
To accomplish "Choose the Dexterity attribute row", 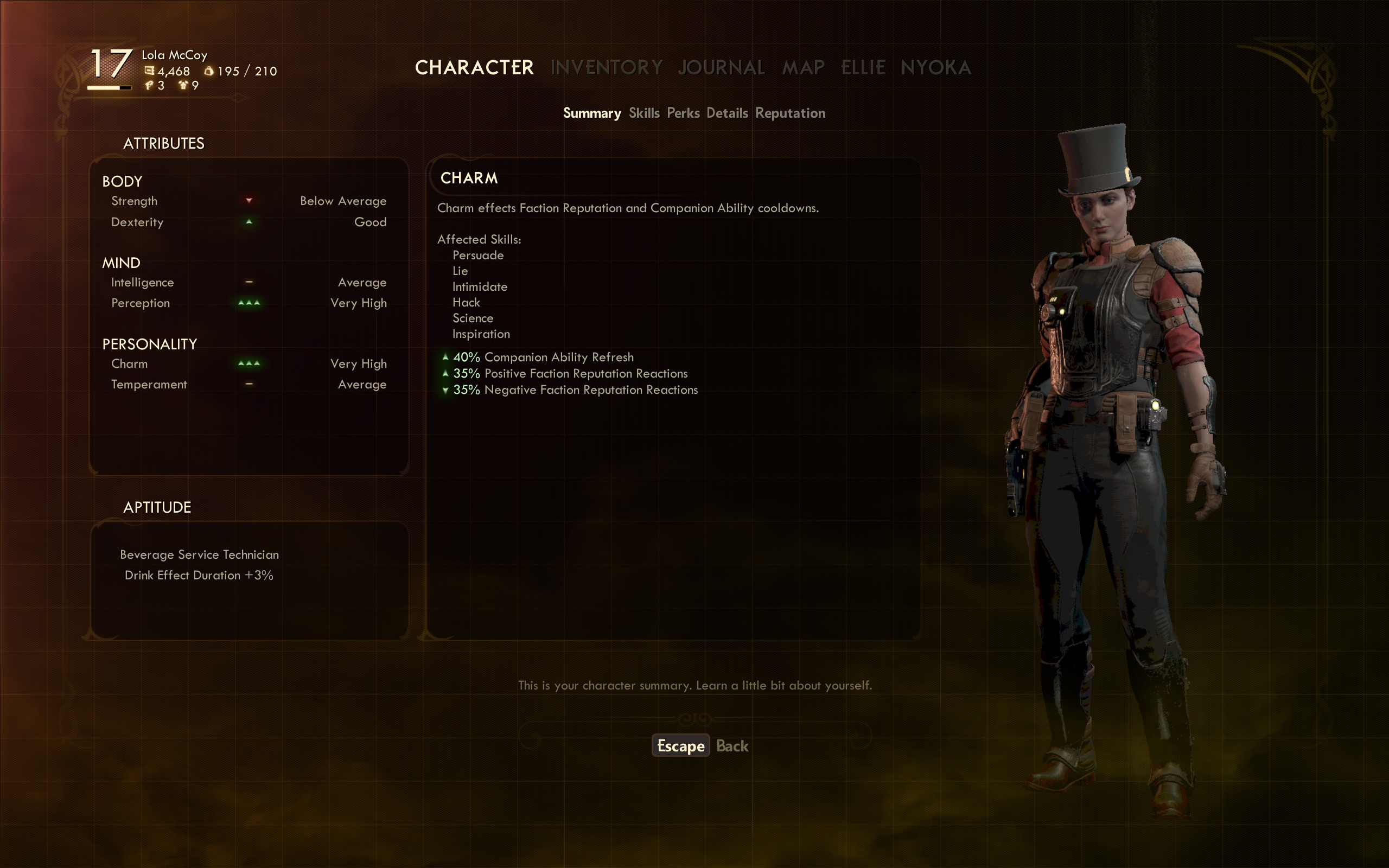I will 249,222.
